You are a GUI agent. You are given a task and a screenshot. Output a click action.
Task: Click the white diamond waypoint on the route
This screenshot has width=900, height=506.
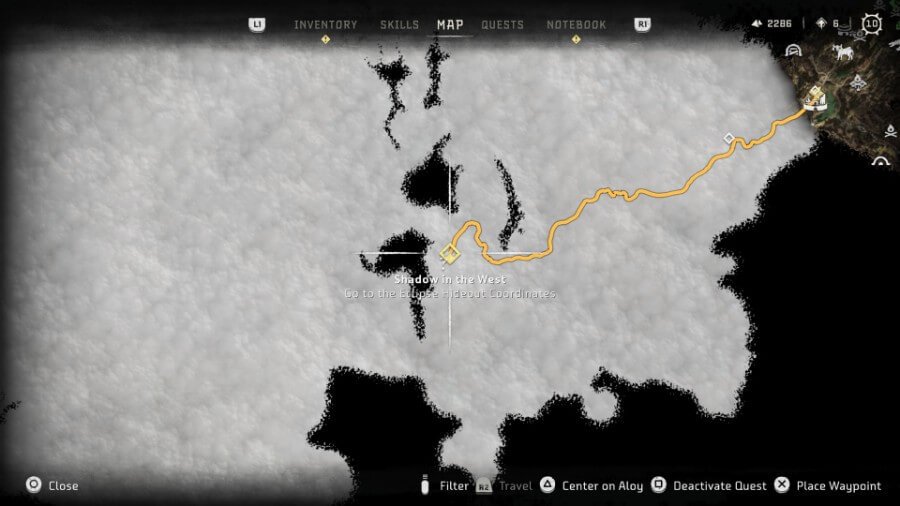[729, 138]
